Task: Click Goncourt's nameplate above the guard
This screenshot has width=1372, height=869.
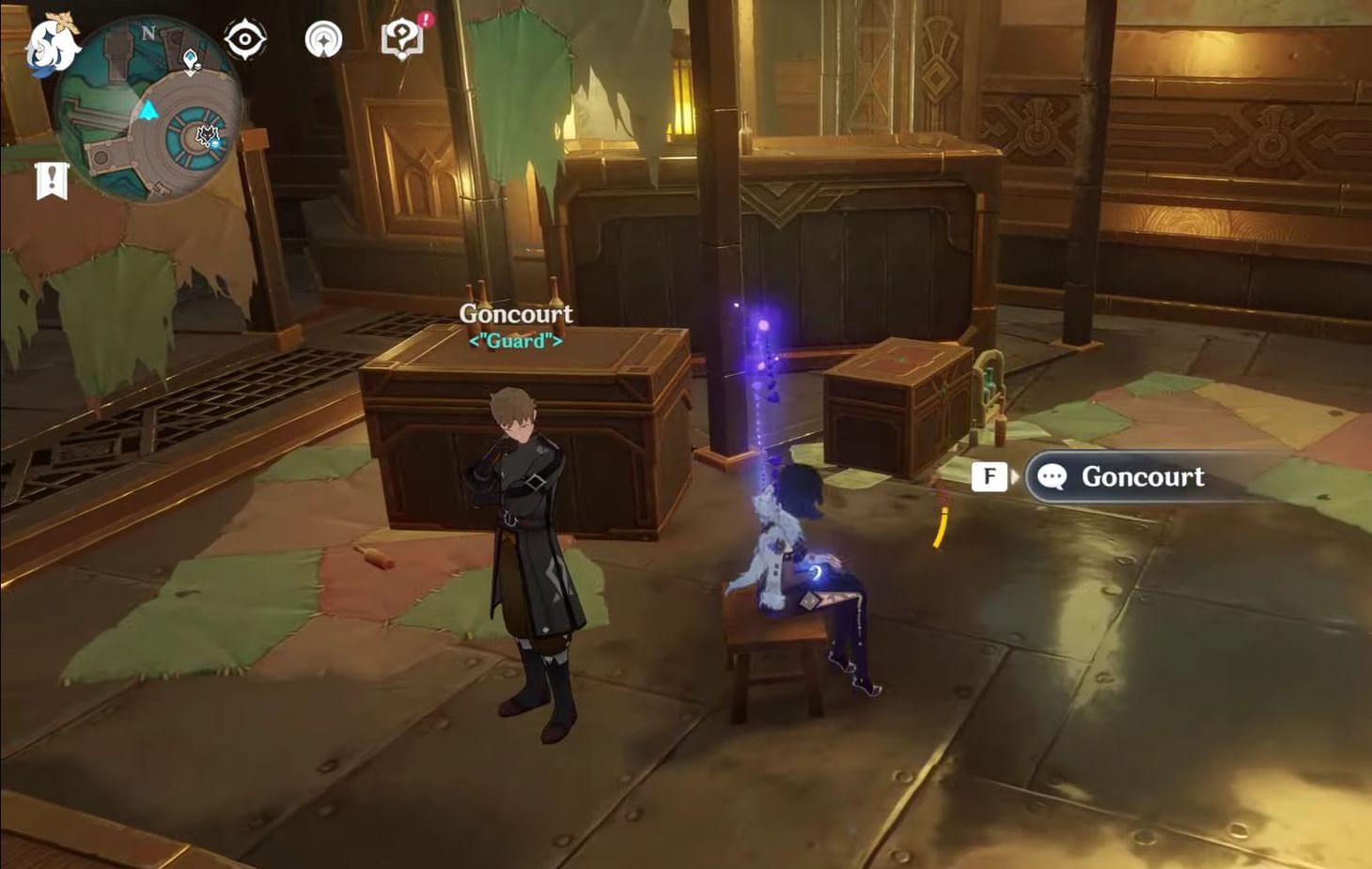Action: [515, 313]
